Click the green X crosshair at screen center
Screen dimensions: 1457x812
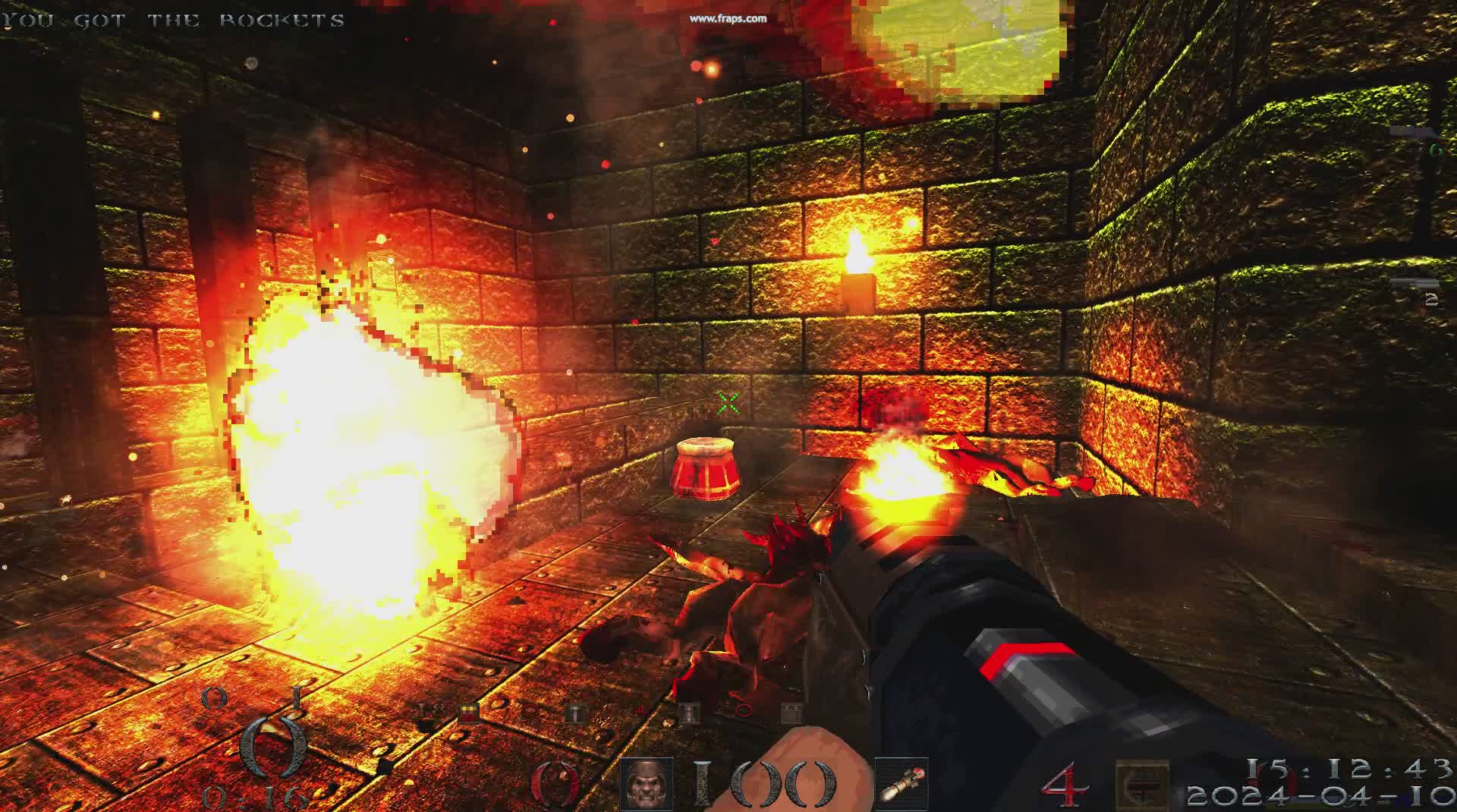click(727, 402)
